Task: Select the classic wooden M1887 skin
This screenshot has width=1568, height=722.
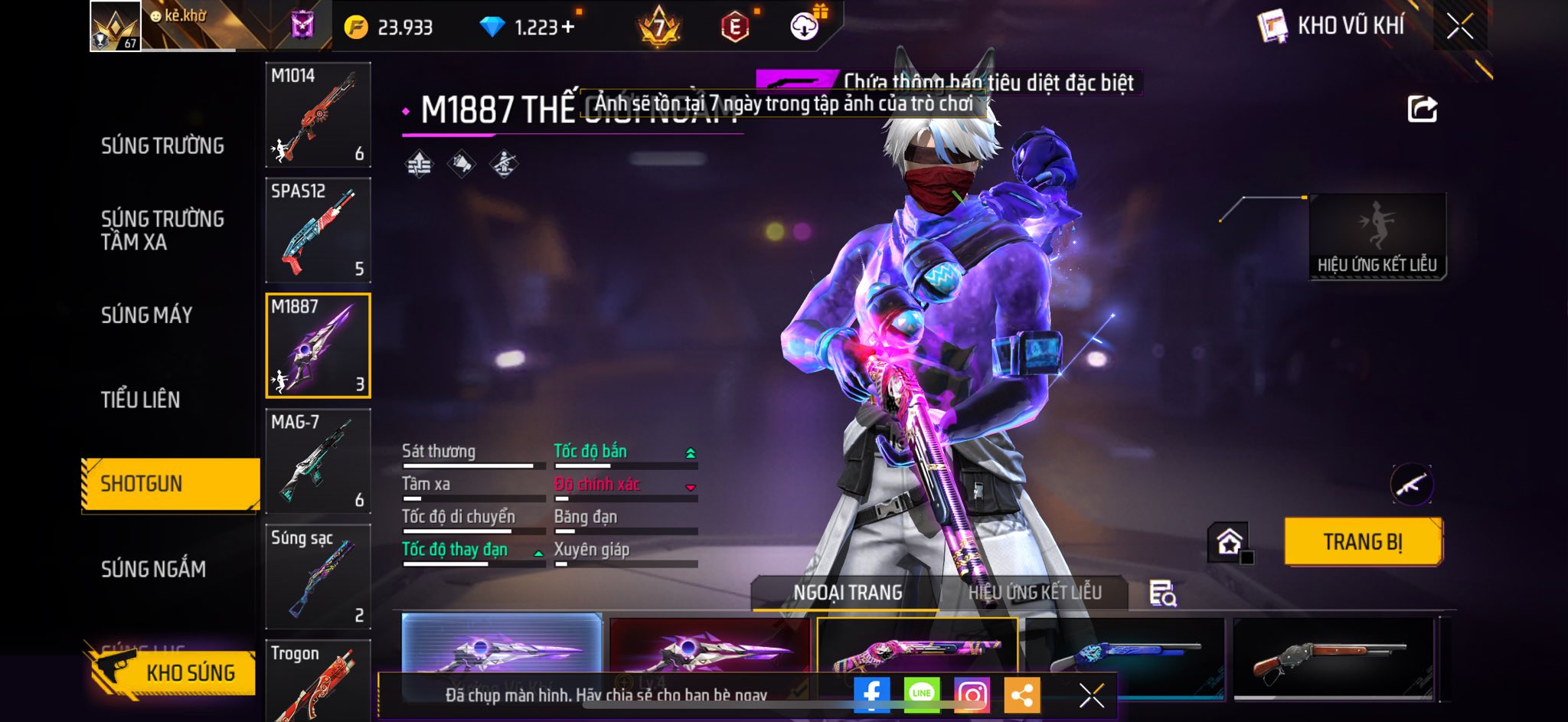Action: click(1332, 658)
